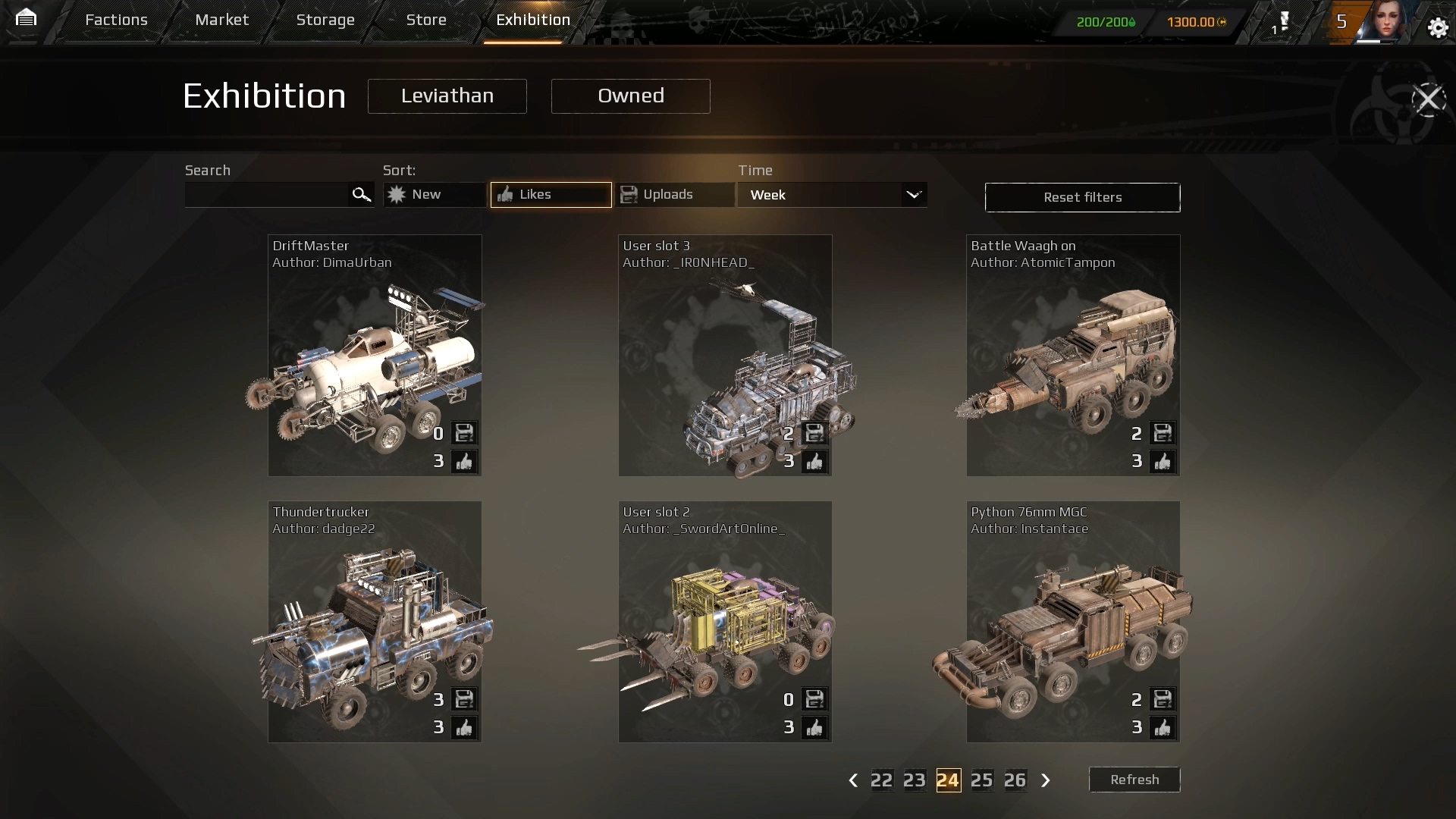This screenshot has height=819, width=1456.
Task: Sort vehicles by New
Action: [434, 195]
